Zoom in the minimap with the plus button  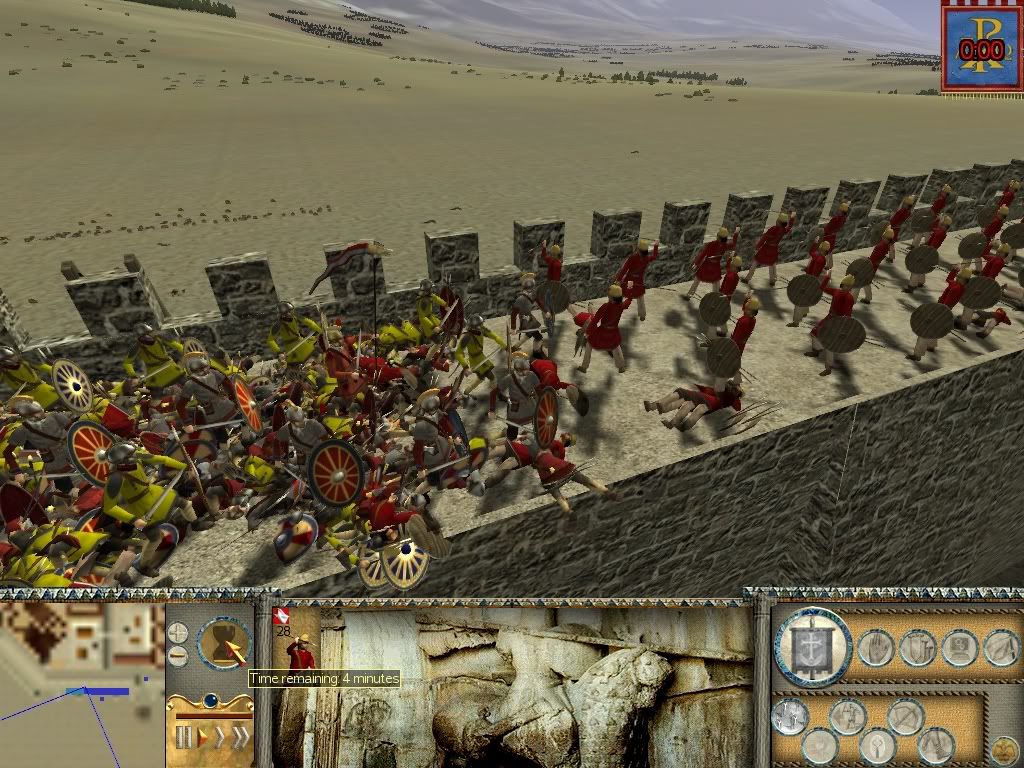coord(177,633)
